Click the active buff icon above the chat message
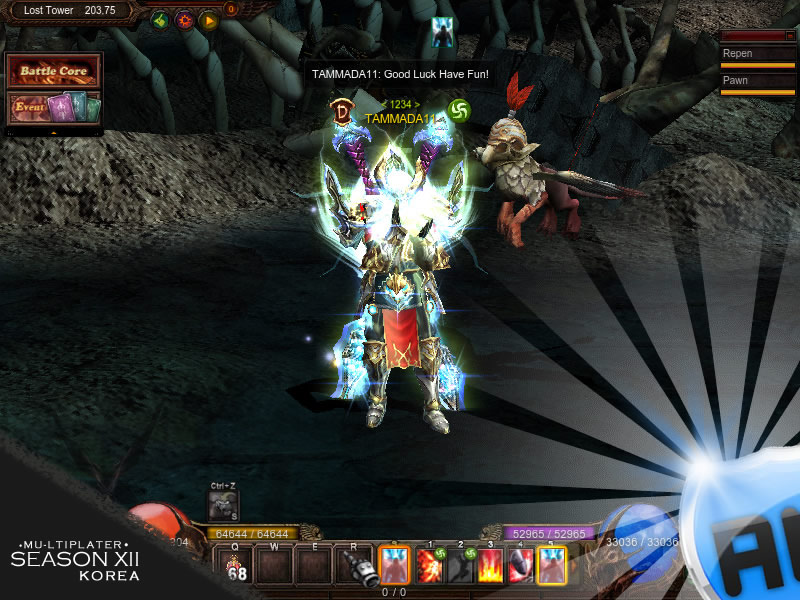This screenshot has height=600, width=800. click(x=443, y=31)
